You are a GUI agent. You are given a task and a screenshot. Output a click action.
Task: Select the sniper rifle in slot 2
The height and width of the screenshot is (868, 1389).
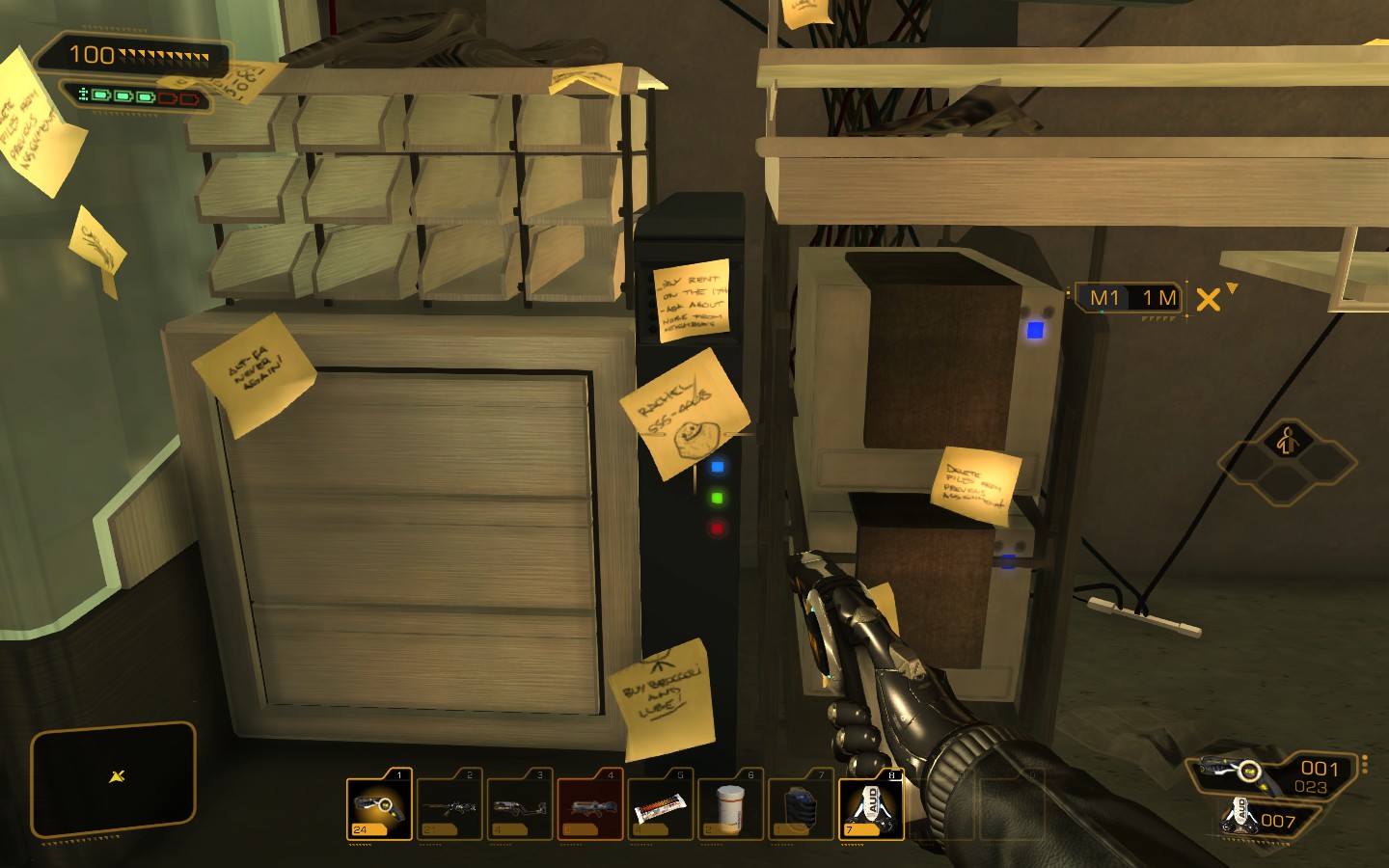coord(448,805)
